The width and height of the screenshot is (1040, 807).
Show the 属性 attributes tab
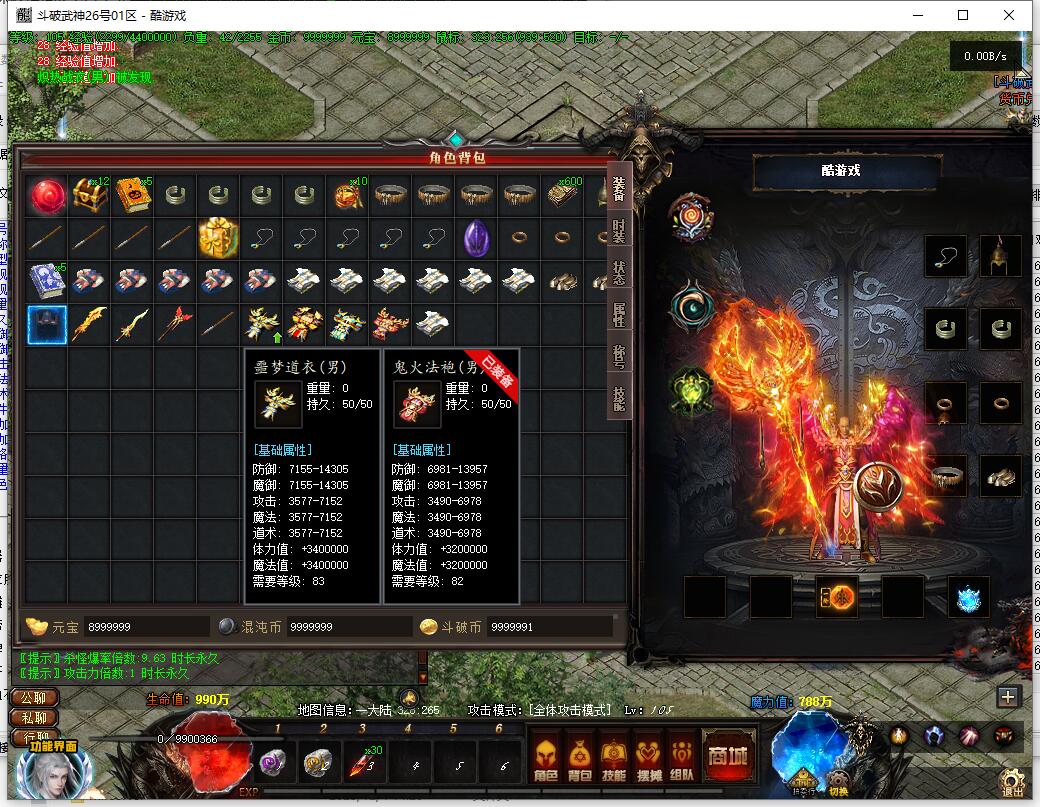(619, 315)
